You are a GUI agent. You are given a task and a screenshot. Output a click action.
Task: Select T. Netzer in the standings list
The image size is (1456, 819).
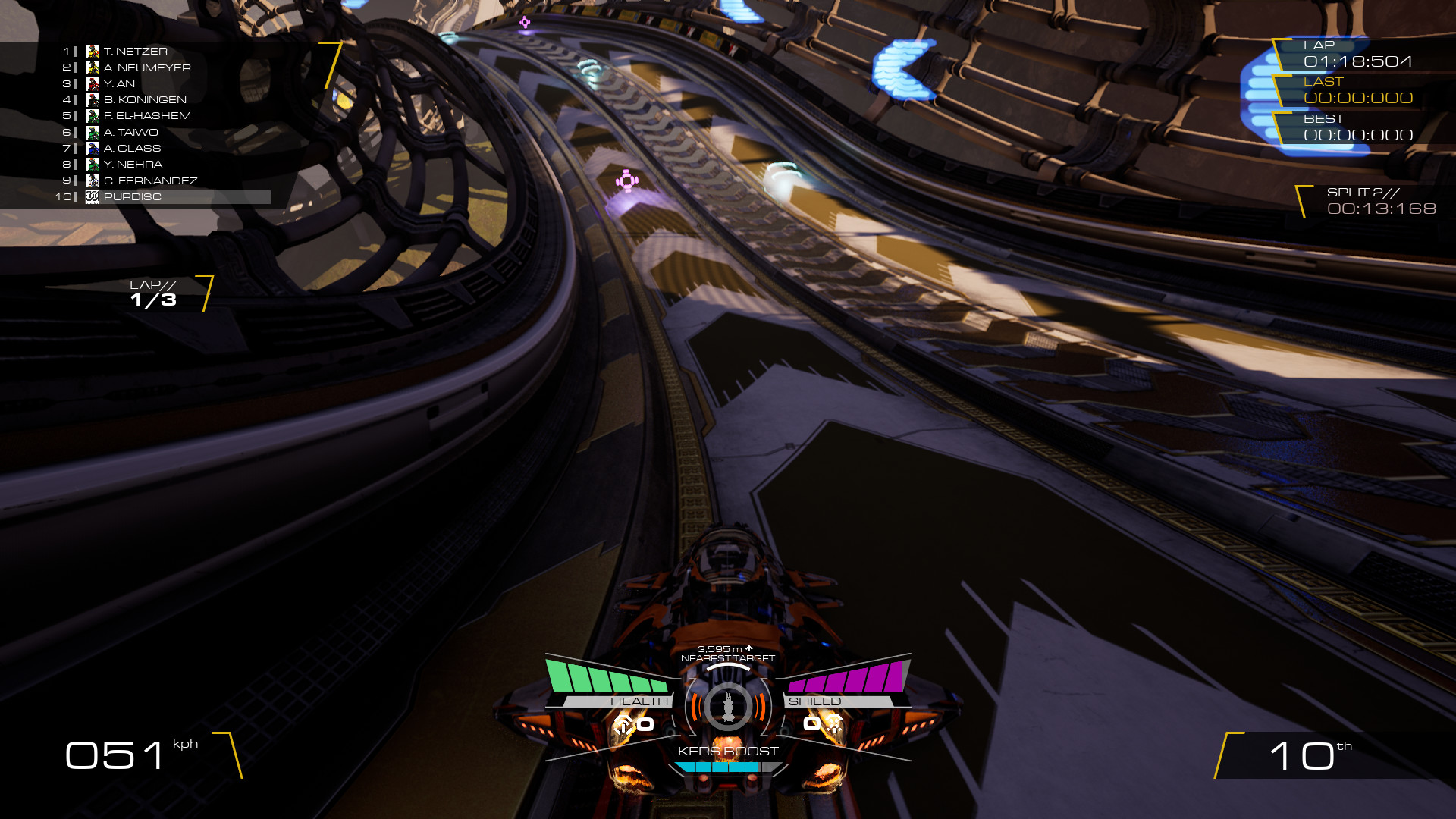pos(135,52)
